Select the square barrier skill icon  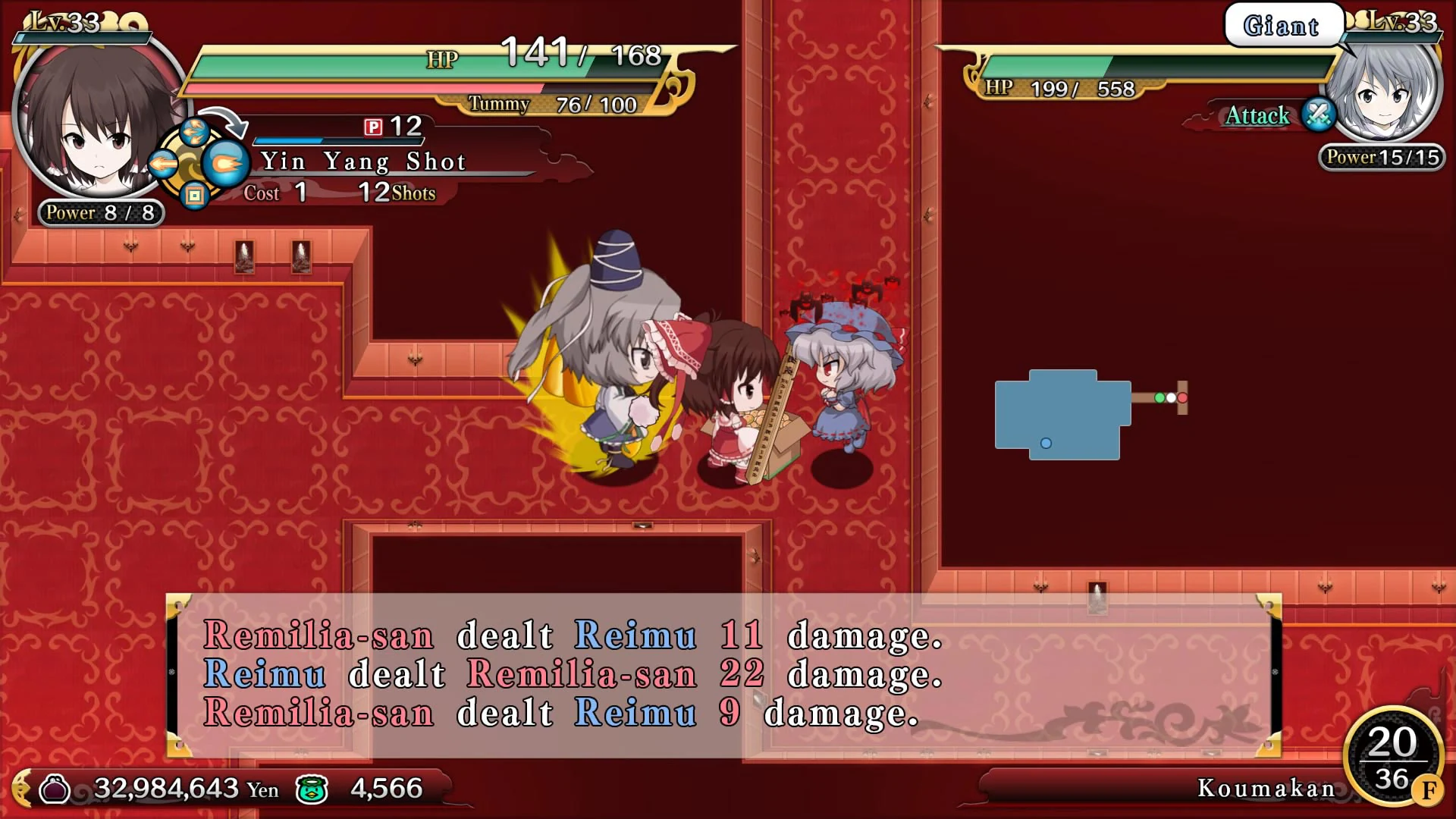[195, 197]
